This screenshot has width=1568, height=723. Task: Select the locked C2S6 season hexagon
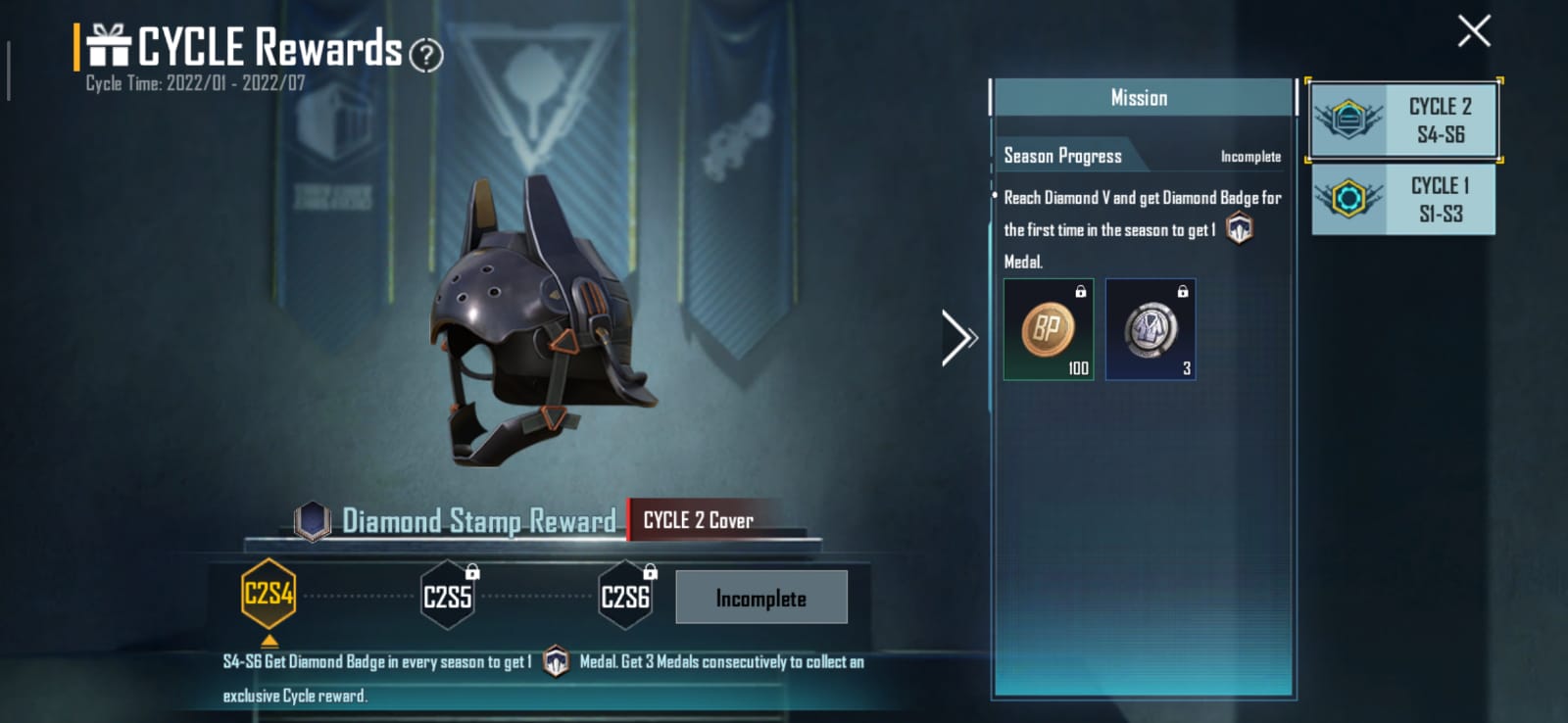(625, 596)
